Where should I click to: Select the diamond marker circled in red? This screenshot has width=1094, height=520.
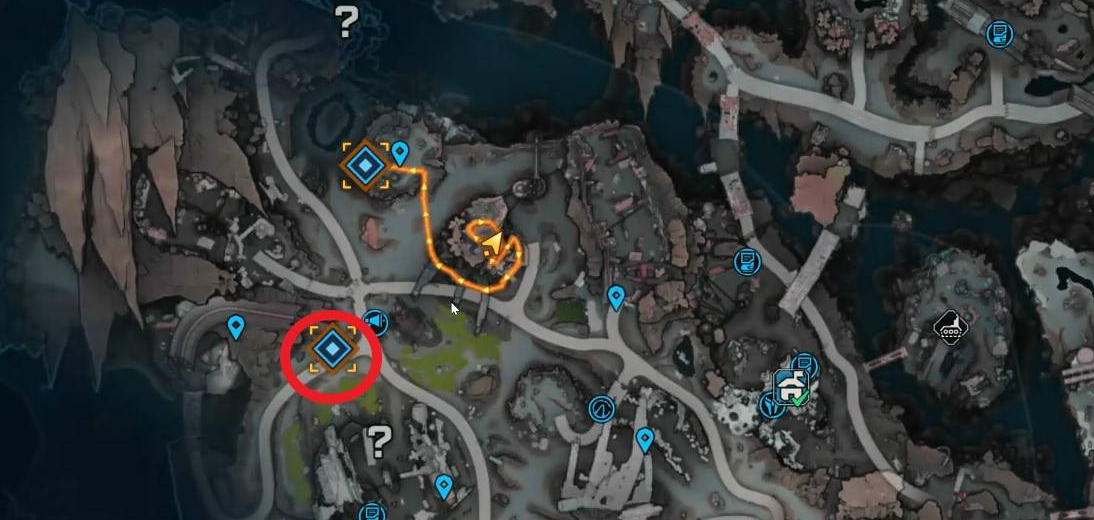(x=330, y=348)
